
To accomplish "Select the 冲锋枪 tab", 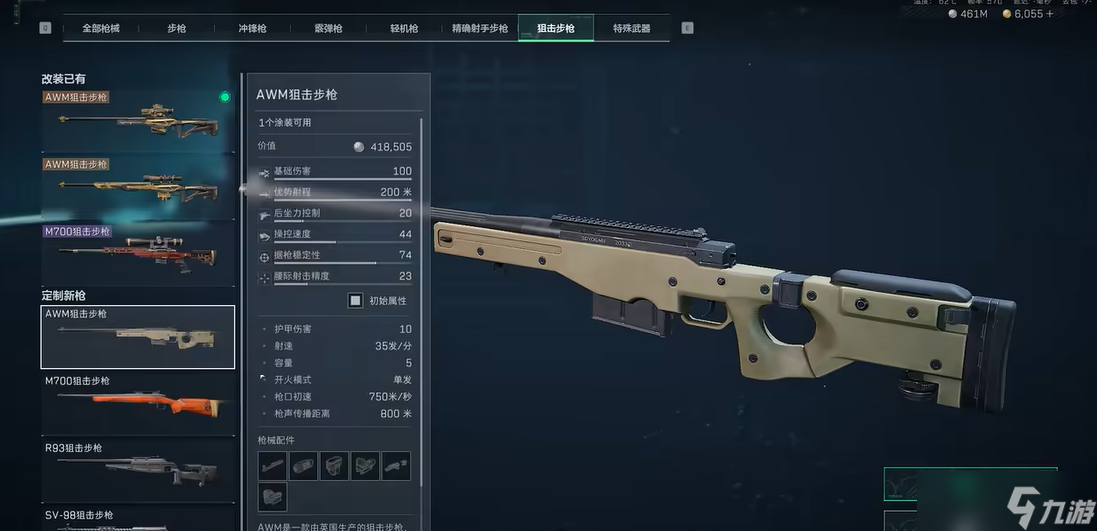I will tap(253, 28).
